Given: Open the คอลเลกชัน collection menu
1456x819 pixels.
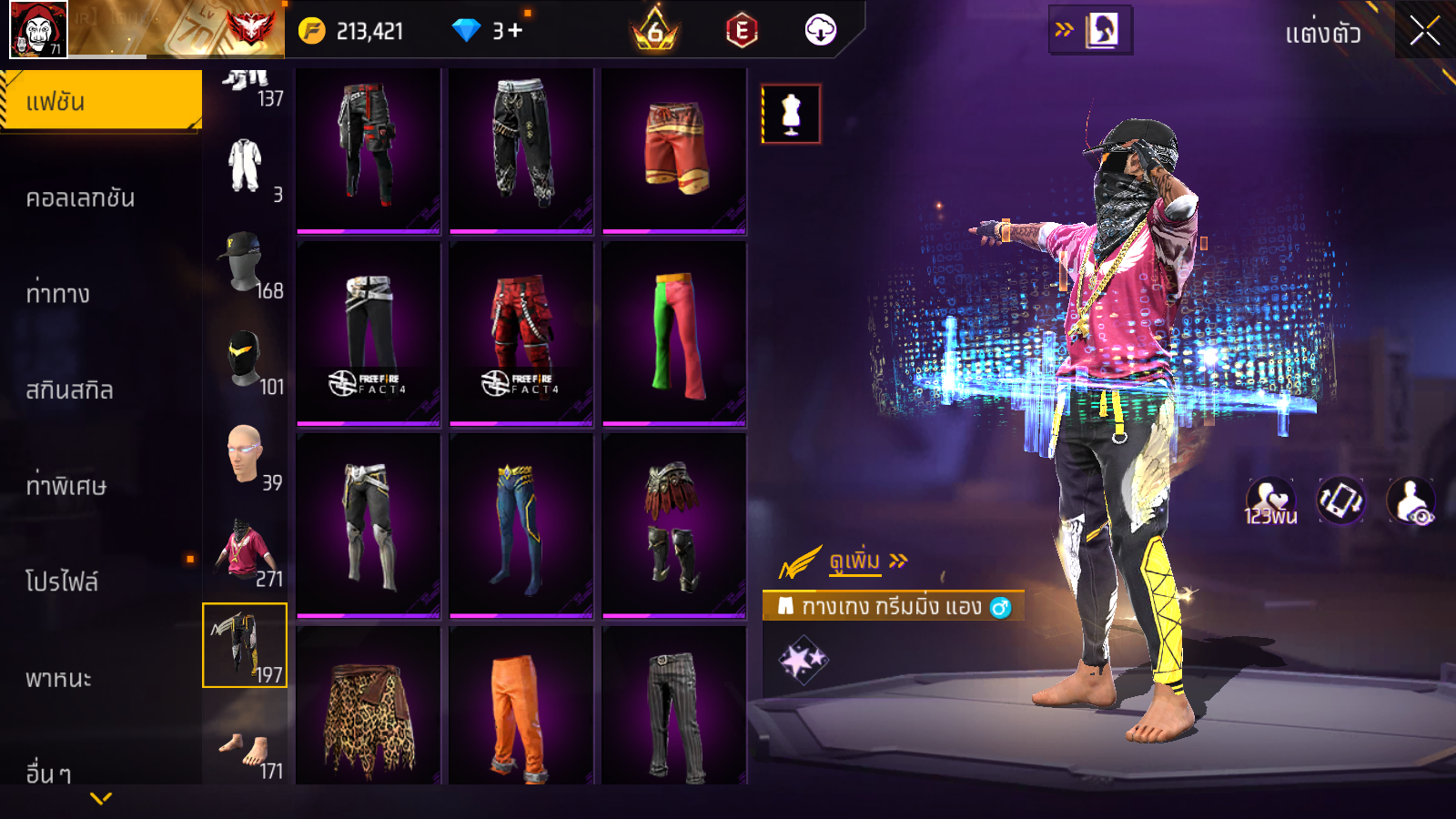Looking at the screenshot, I should pos(80,198).
